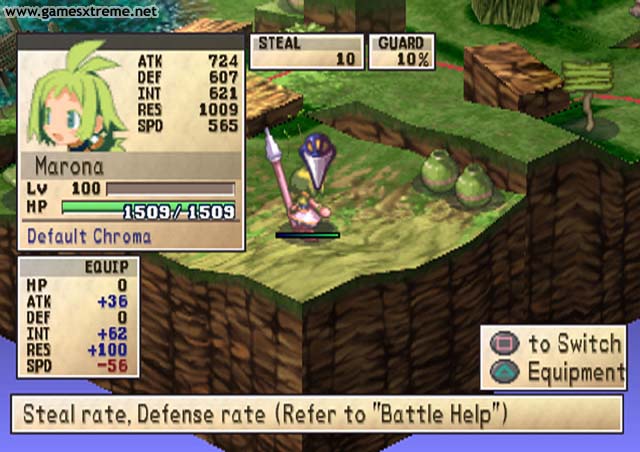Select the EQUIP stat bonus panel
This screenshot has width=640, height=452.
point(78,317)
